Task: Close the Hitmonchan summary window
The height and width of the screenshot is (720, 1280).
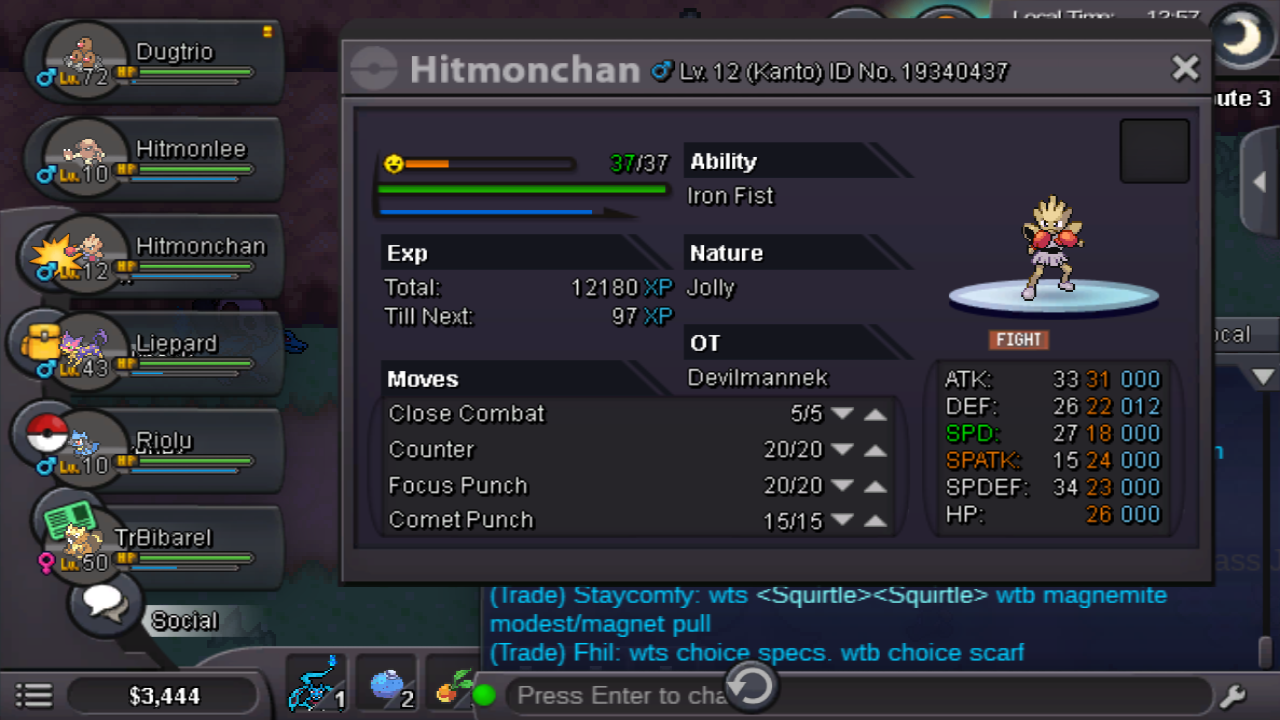Action: tap(1185, 68)
